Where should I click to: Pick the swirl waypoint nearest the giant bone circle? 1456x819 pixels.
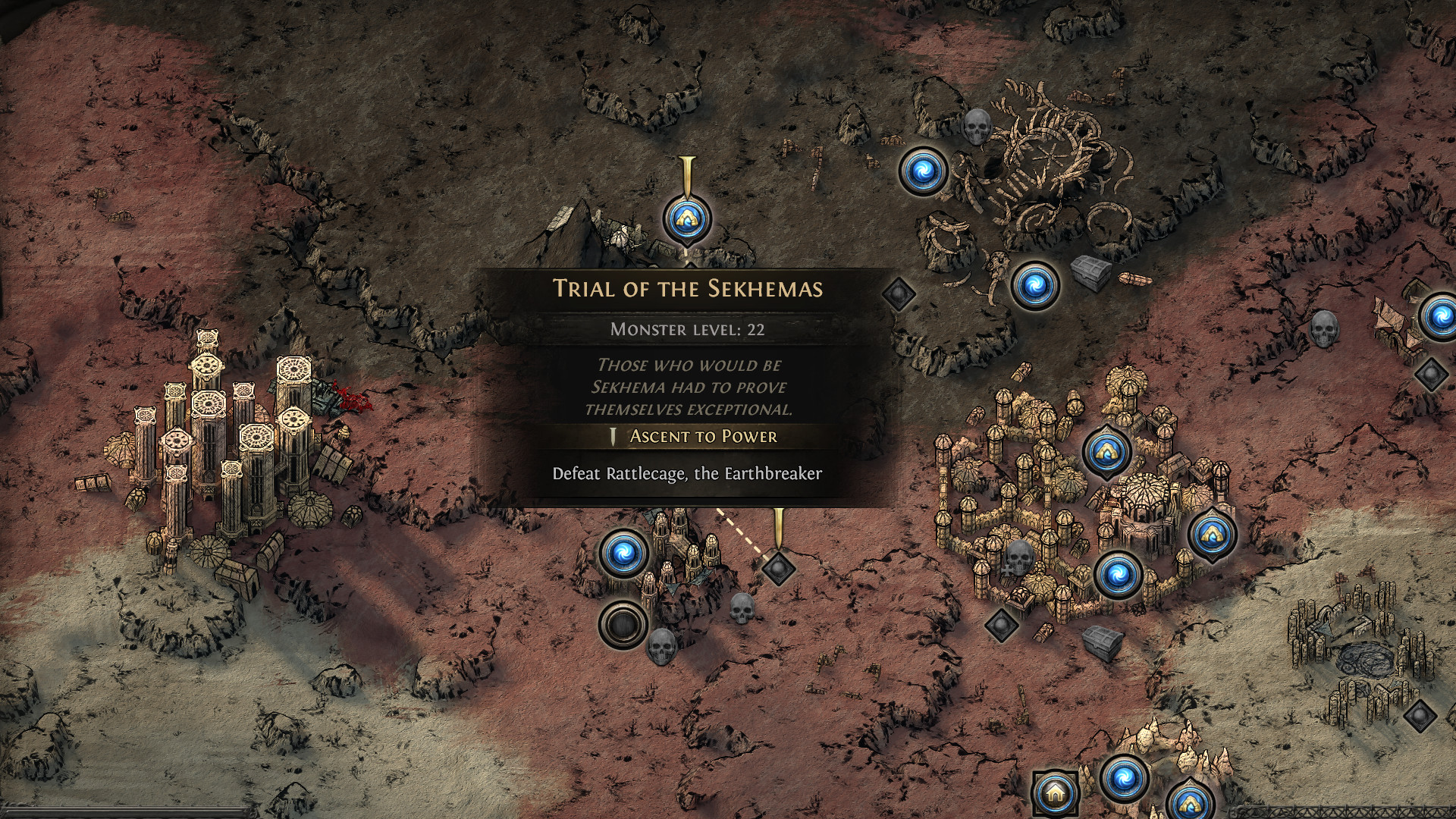pos(922,171)
